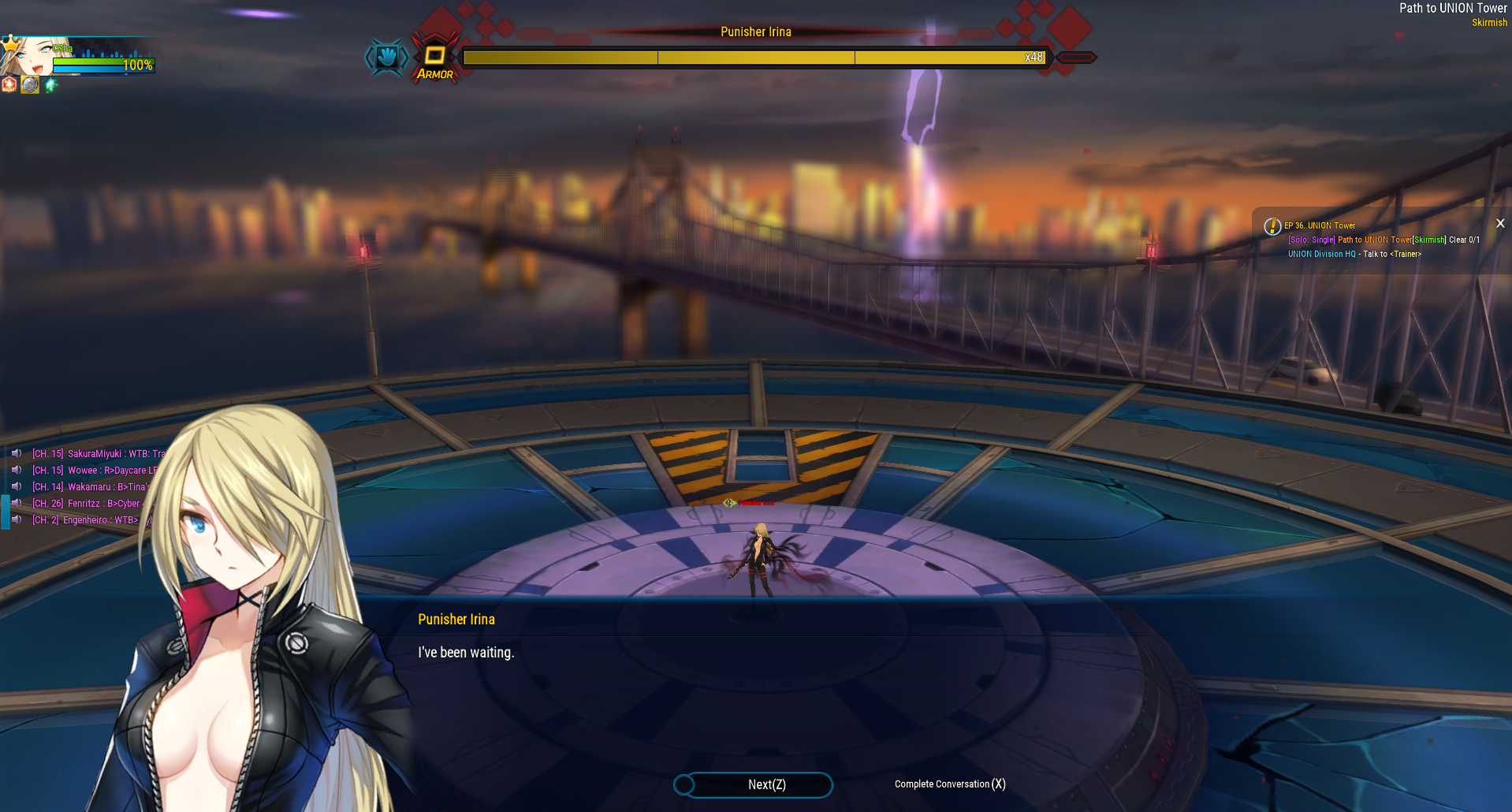Skip with Complete Conversation
Screen dimensions: 1512x812
pyautogui.click(x=949, y=784)
